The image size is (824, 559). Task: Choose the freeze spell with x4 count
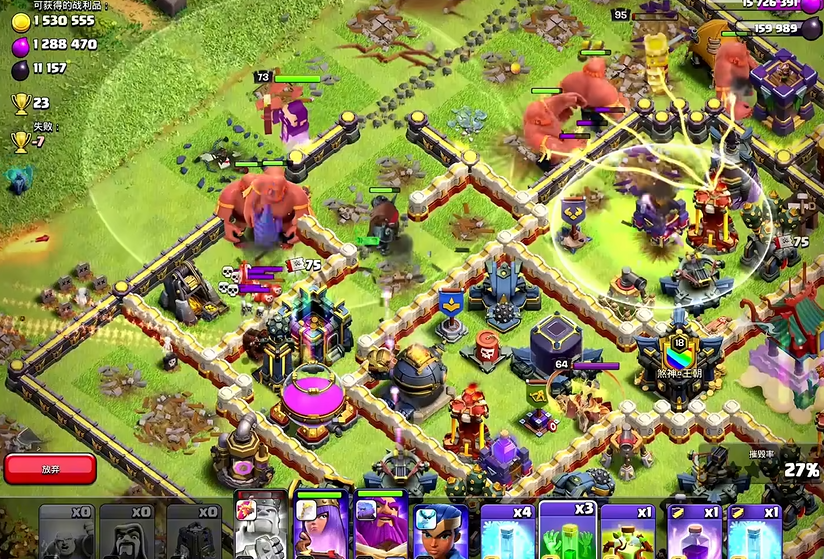point(508,532)
